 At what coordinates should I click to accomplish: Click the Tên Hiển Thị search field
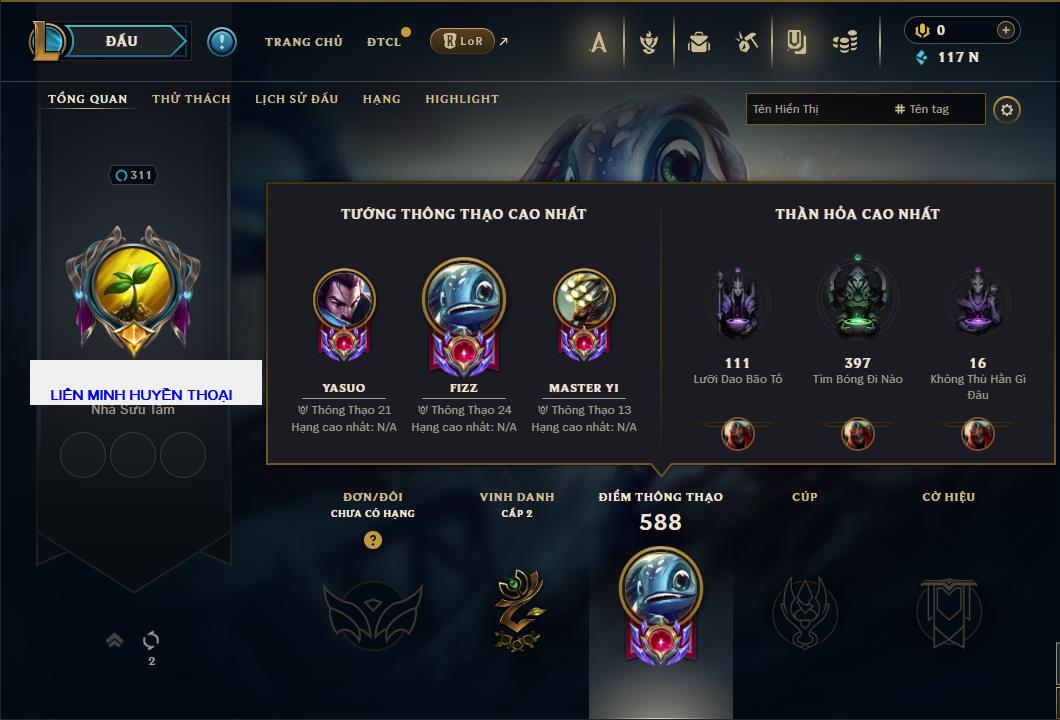point(815,109)
